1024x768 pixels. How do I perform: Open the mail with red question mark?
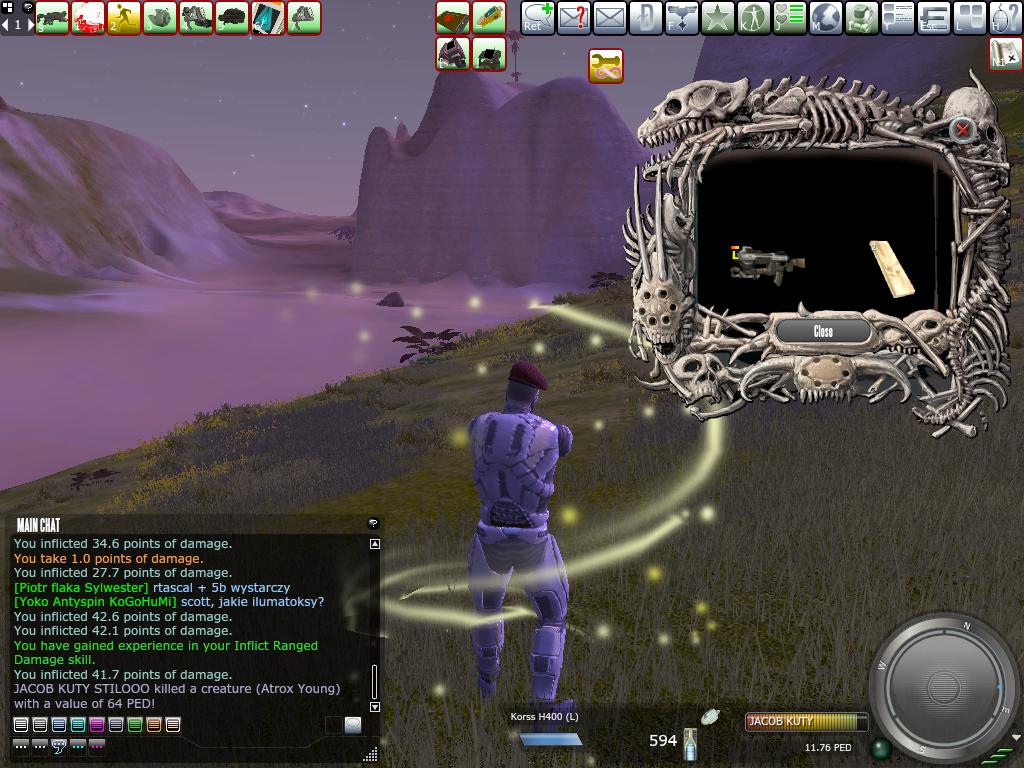[x=574, y=17]
